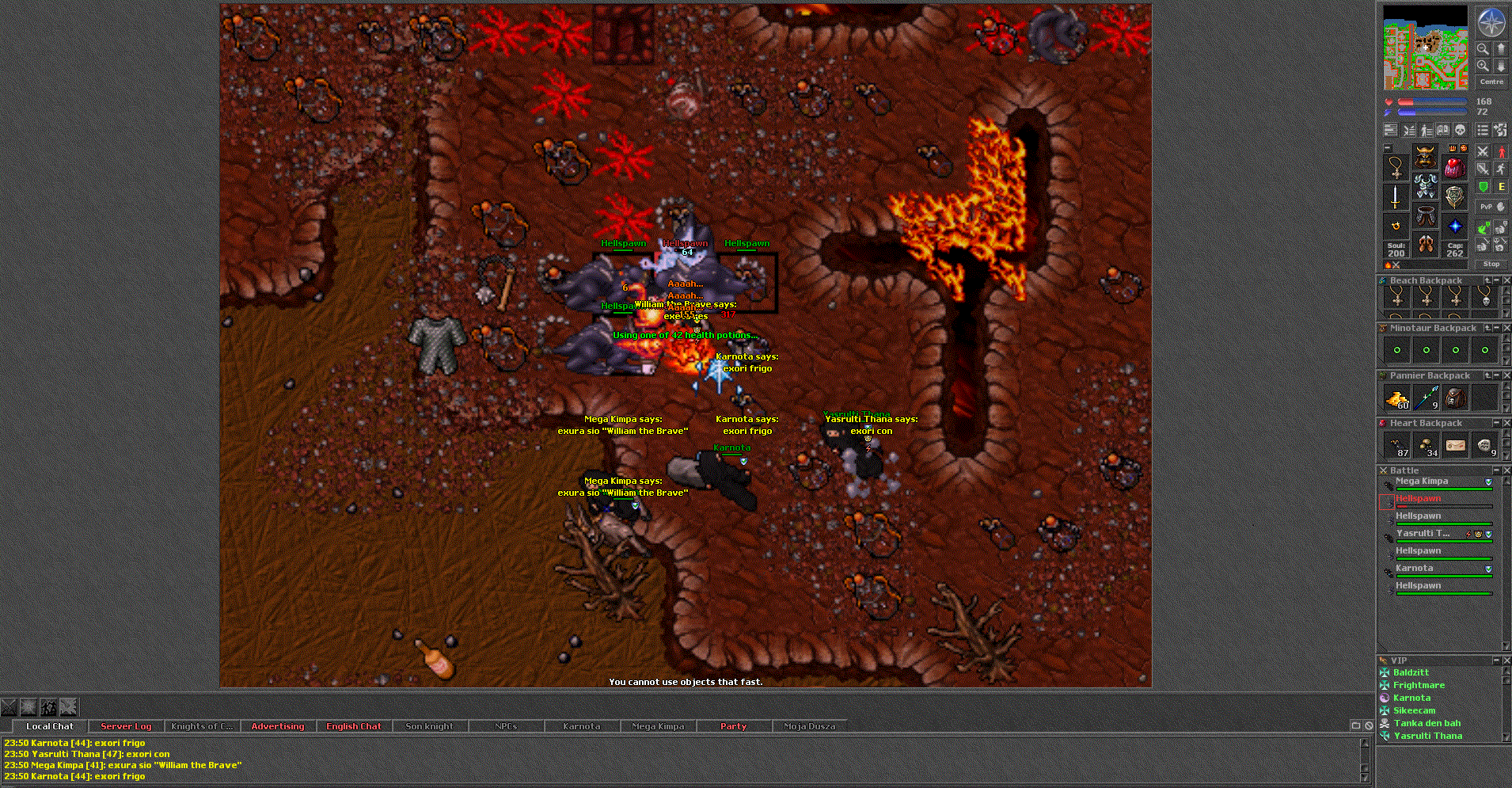
Task: Select Tanka den bah in the VIP list
Action: tap(1427, 723)
